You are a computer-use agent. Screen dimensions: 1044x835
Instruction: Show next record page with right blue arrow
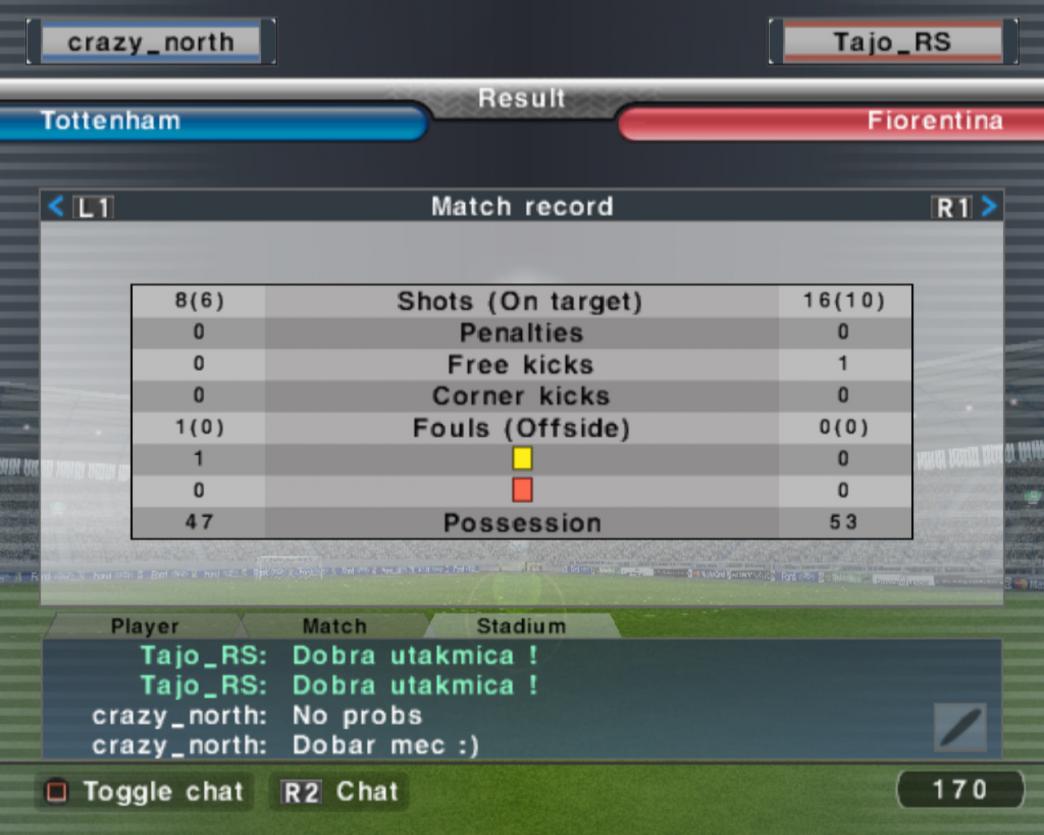coord(989,207)
